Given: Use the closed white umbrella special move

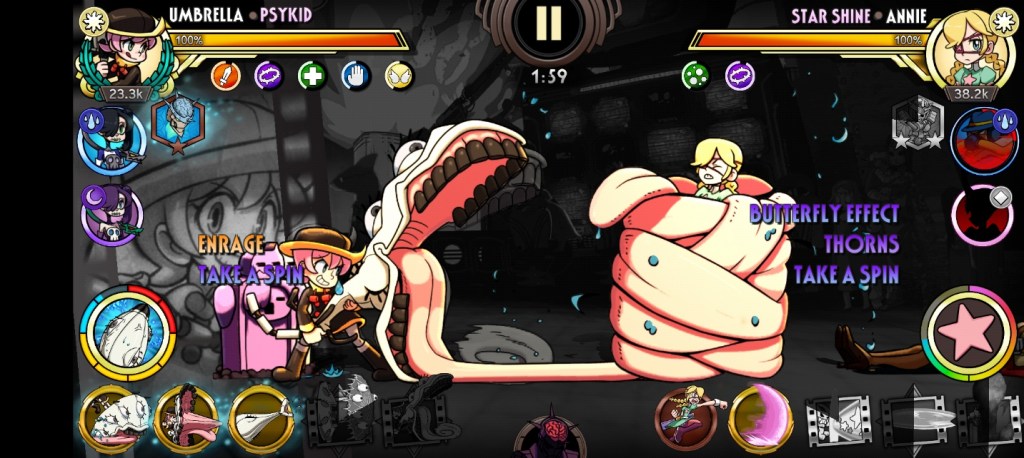Looking at the screenshot, I should (261, 418).
